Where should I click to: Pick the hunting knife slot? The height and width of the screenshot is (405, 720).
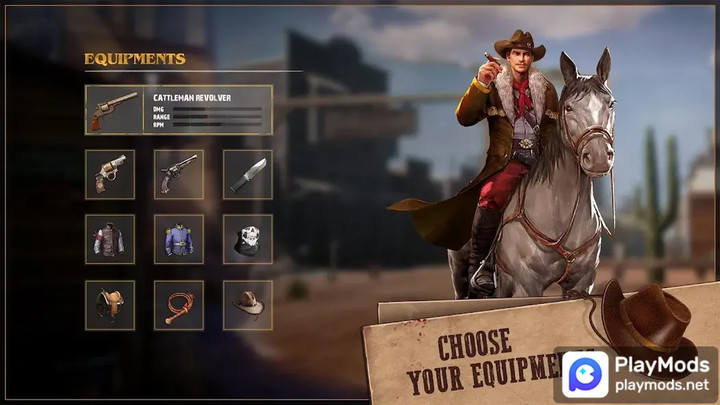pyautogui.click(x=247, y=175)
